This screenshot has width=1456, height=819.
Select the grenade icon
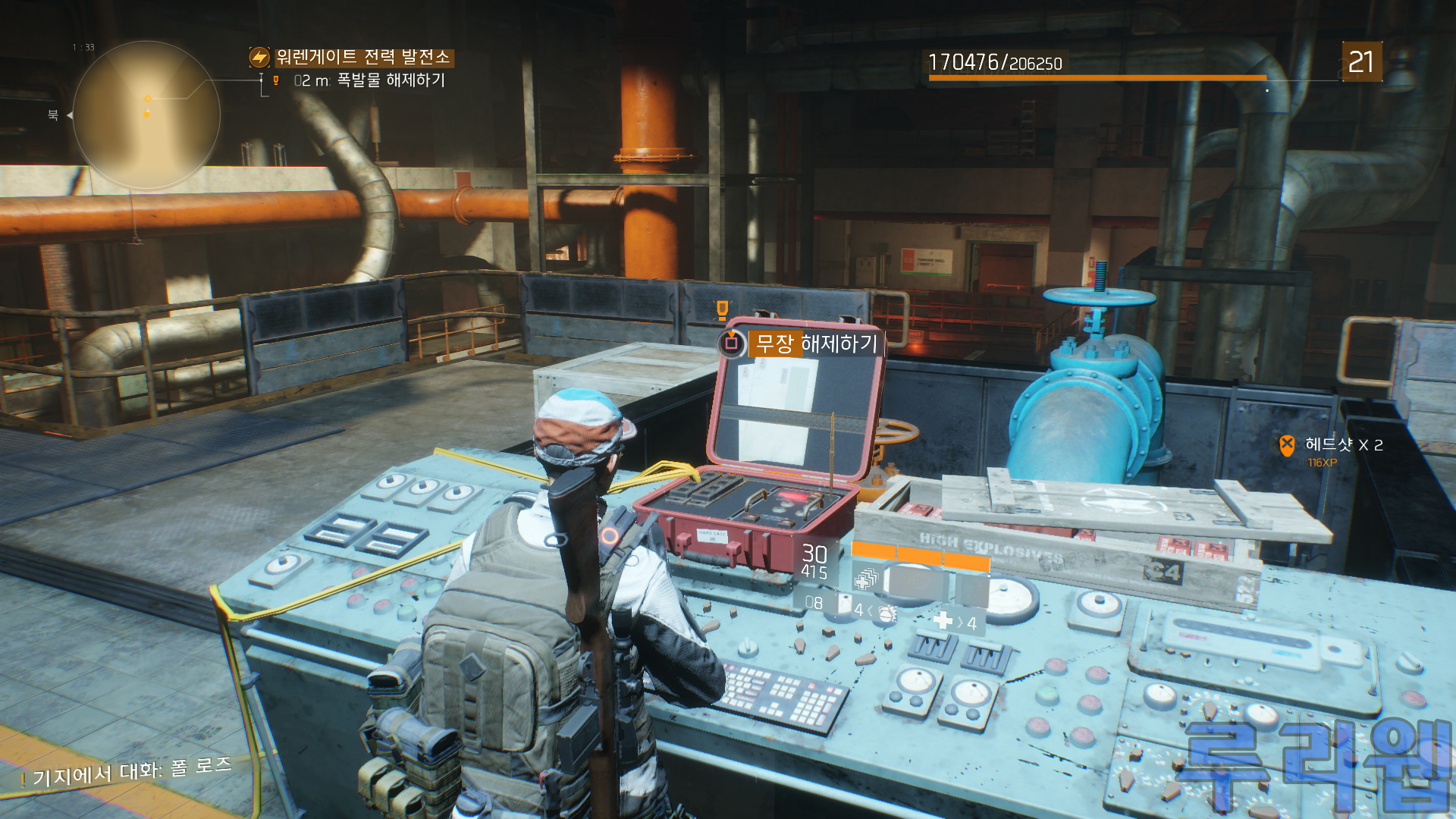(x=886, y=613)
